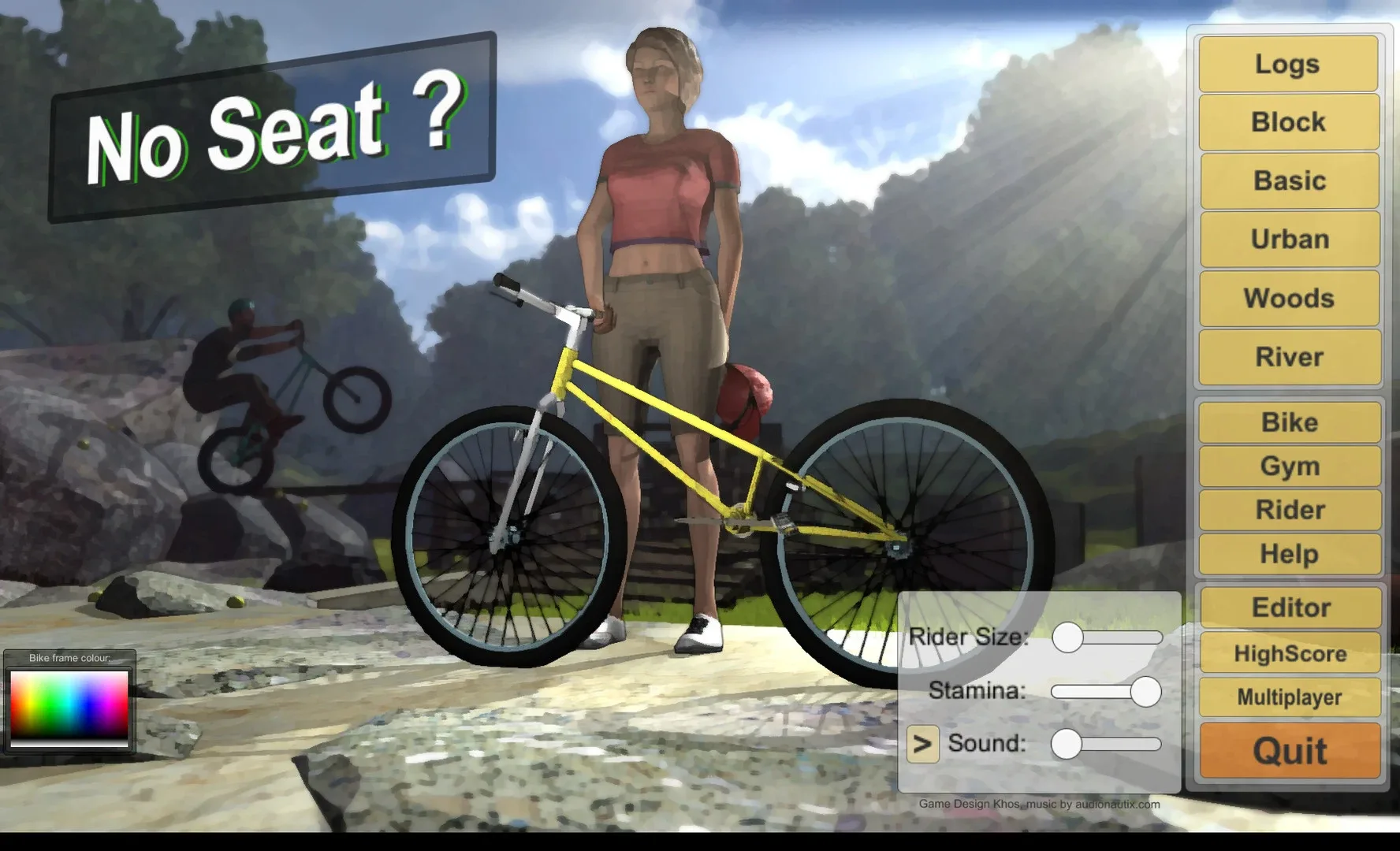Open the Rider customization menu
This screenshot has width=1400, height=851.
pyautogui.click(x=1287, y=510)
